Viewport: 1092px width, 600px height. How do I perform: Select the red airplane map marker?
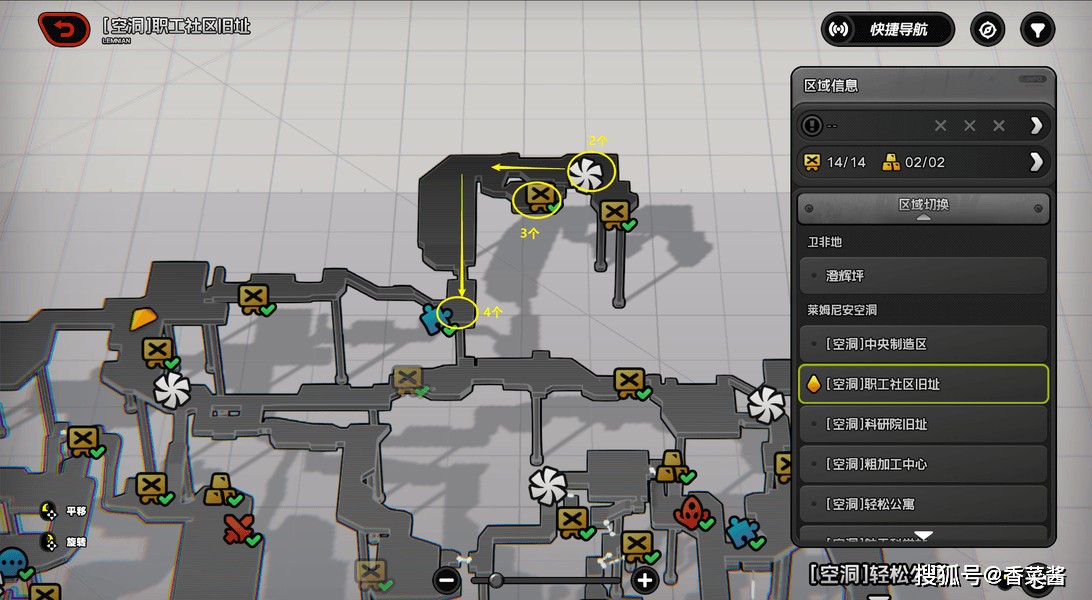(236, 529)
